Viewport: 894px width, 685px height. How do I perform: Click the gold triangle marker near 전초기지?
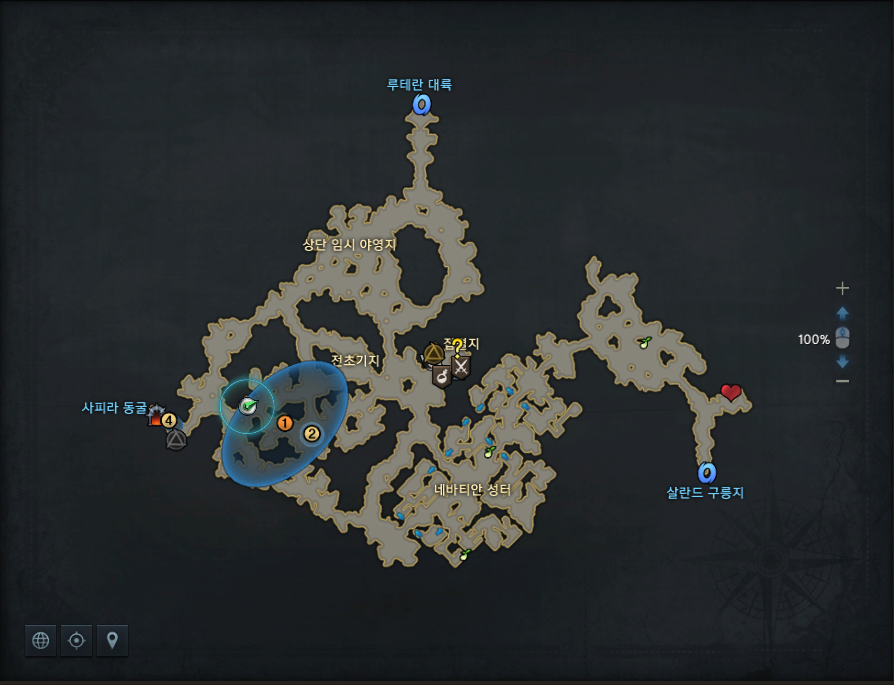(x=433, y=353)
